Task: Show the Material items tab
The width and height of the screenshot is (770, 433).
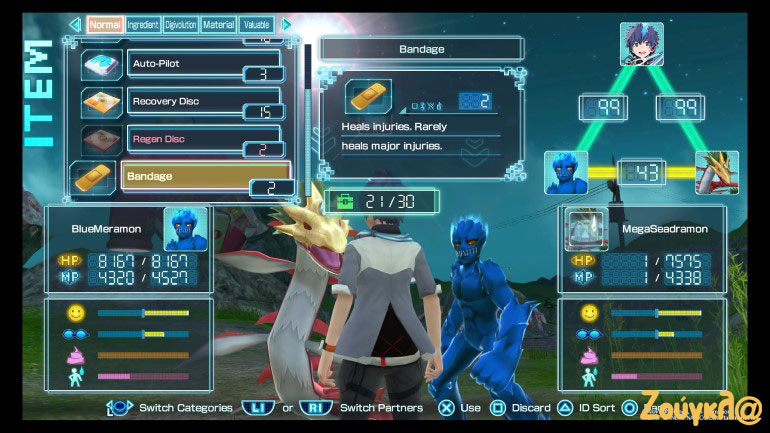Action: tap(218, 24)
